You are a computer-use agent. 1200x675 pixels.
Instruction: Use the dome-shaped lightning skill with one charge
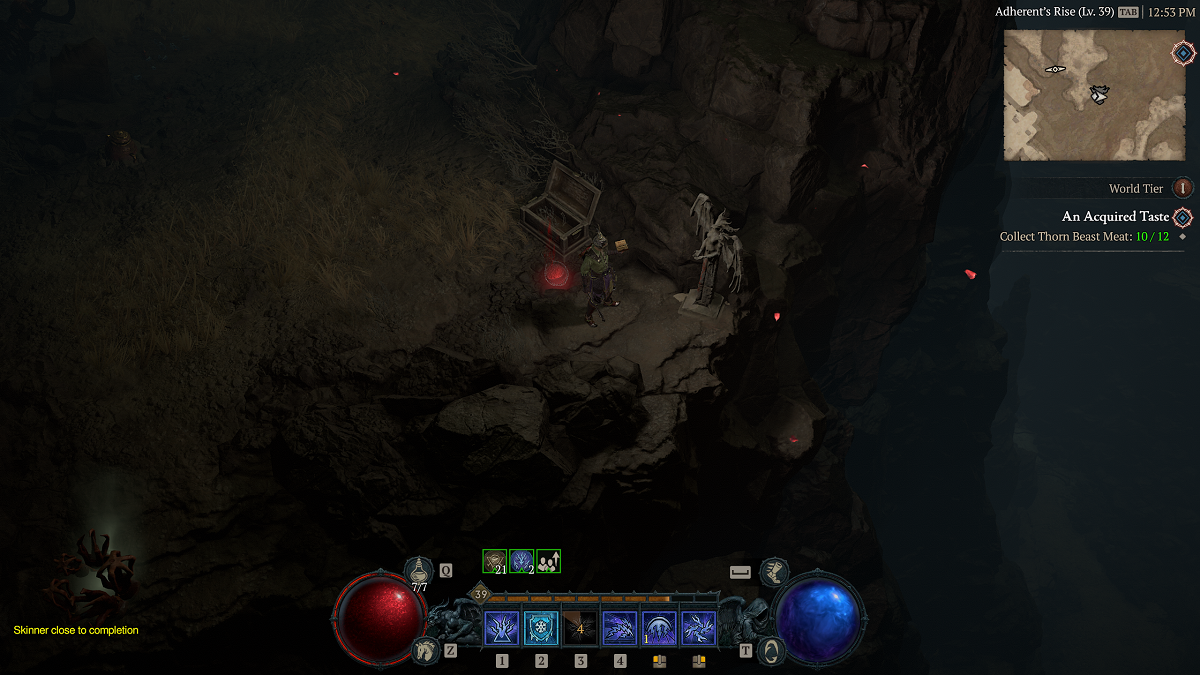click(x=659, y=629)
